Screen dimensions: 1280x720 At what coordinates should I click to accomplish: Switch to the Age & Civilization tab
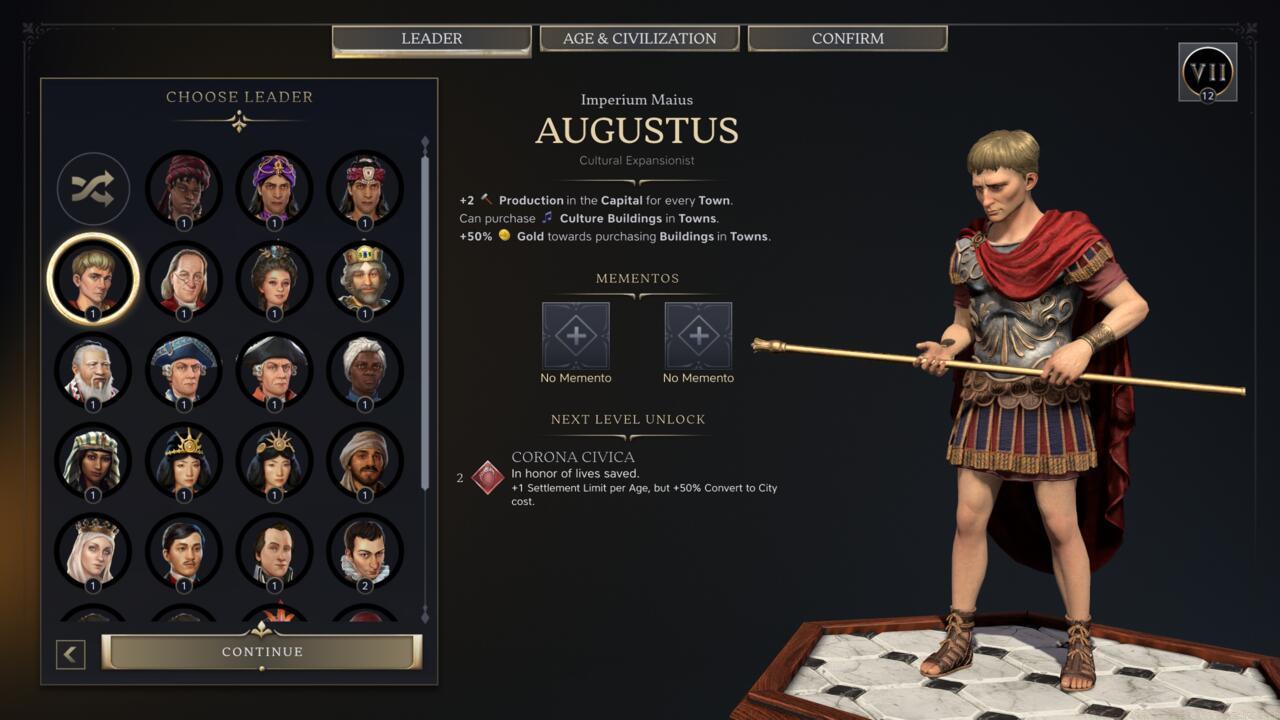[639, 38]
